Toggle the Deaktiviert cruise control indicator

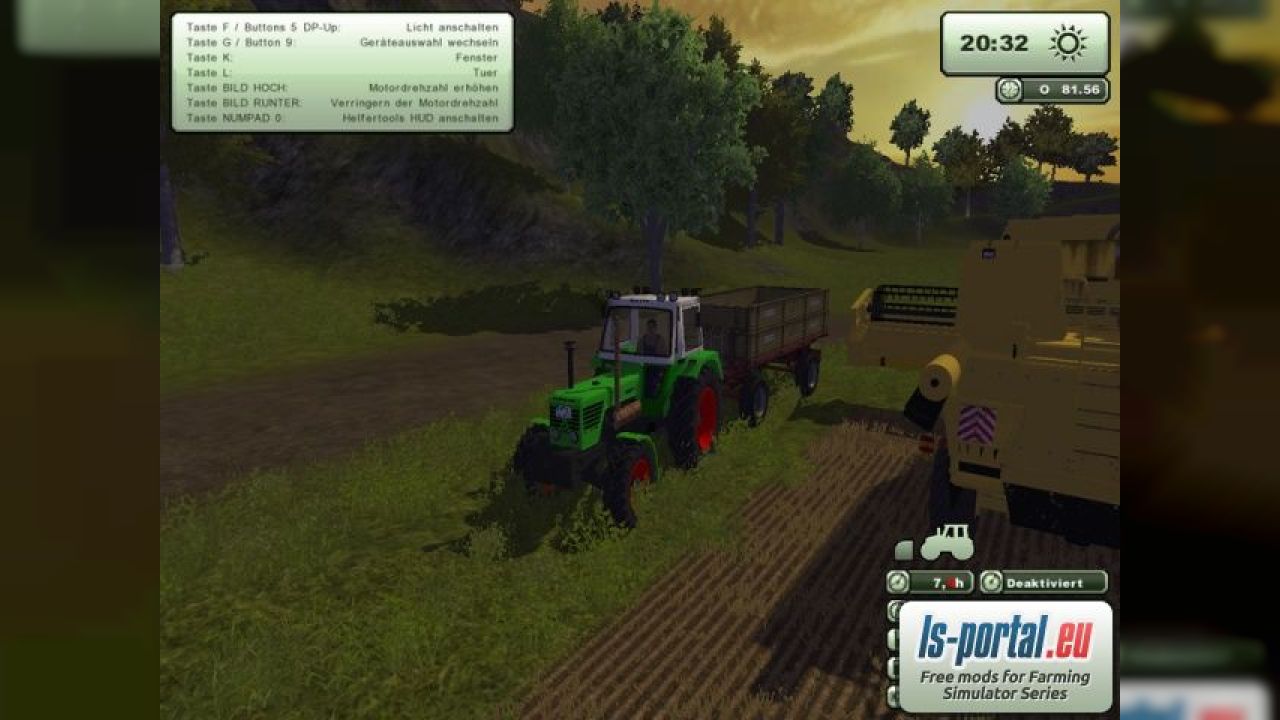coord(1043,582)
